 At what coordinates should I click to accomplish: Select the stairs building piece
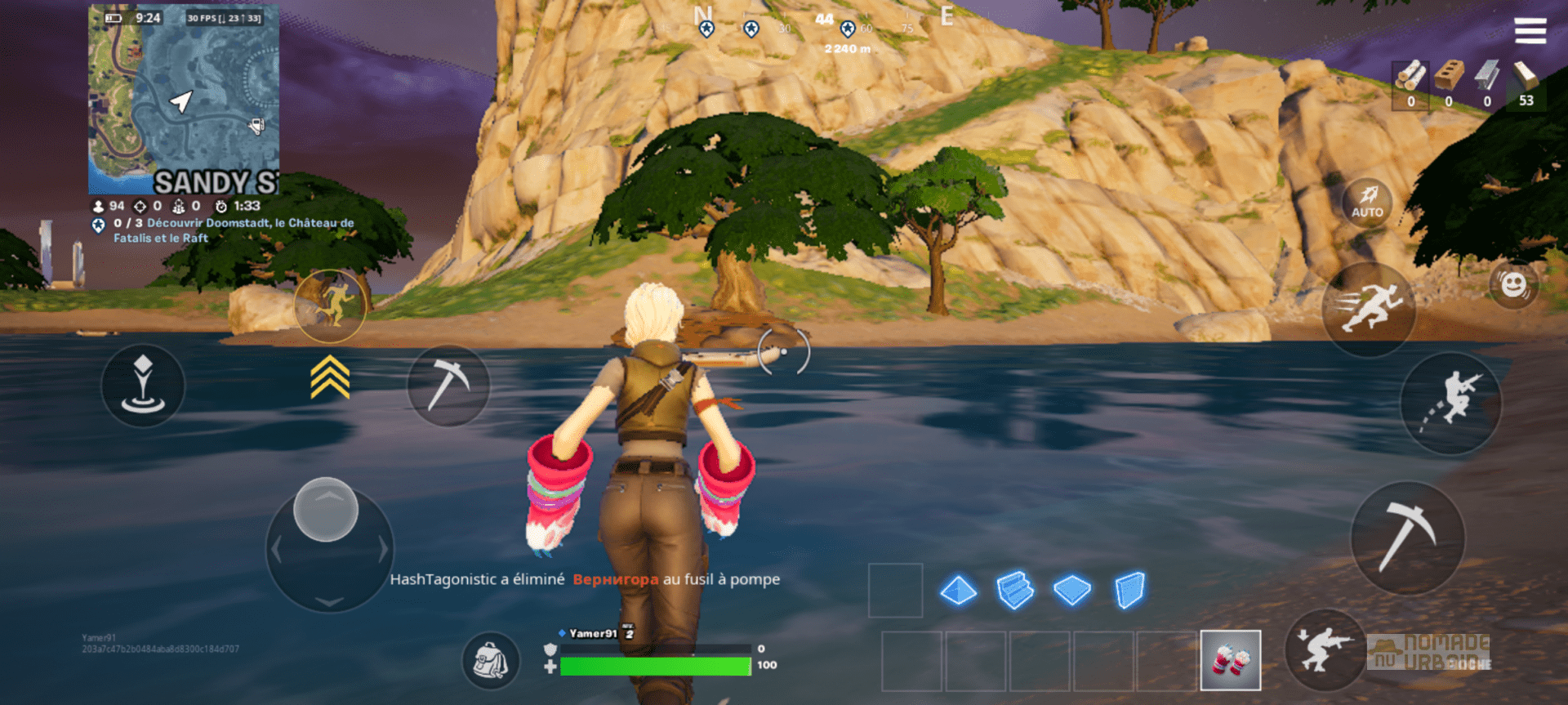click(1014, 590)
